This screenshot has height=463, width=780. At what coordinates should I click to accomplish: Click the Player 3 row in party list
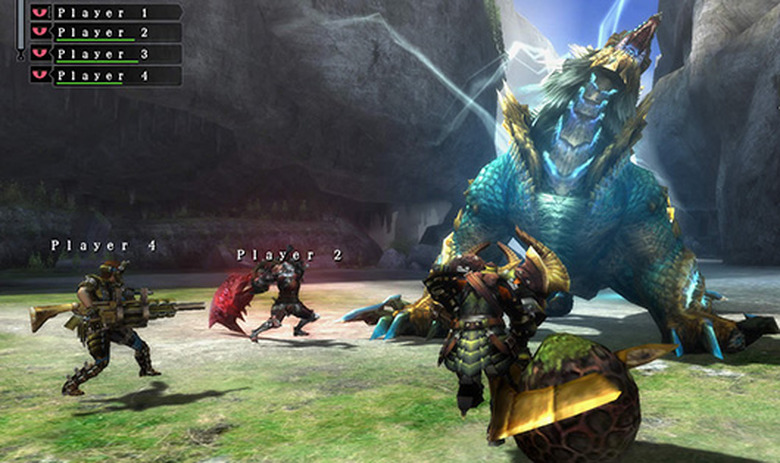coord(105,54)
